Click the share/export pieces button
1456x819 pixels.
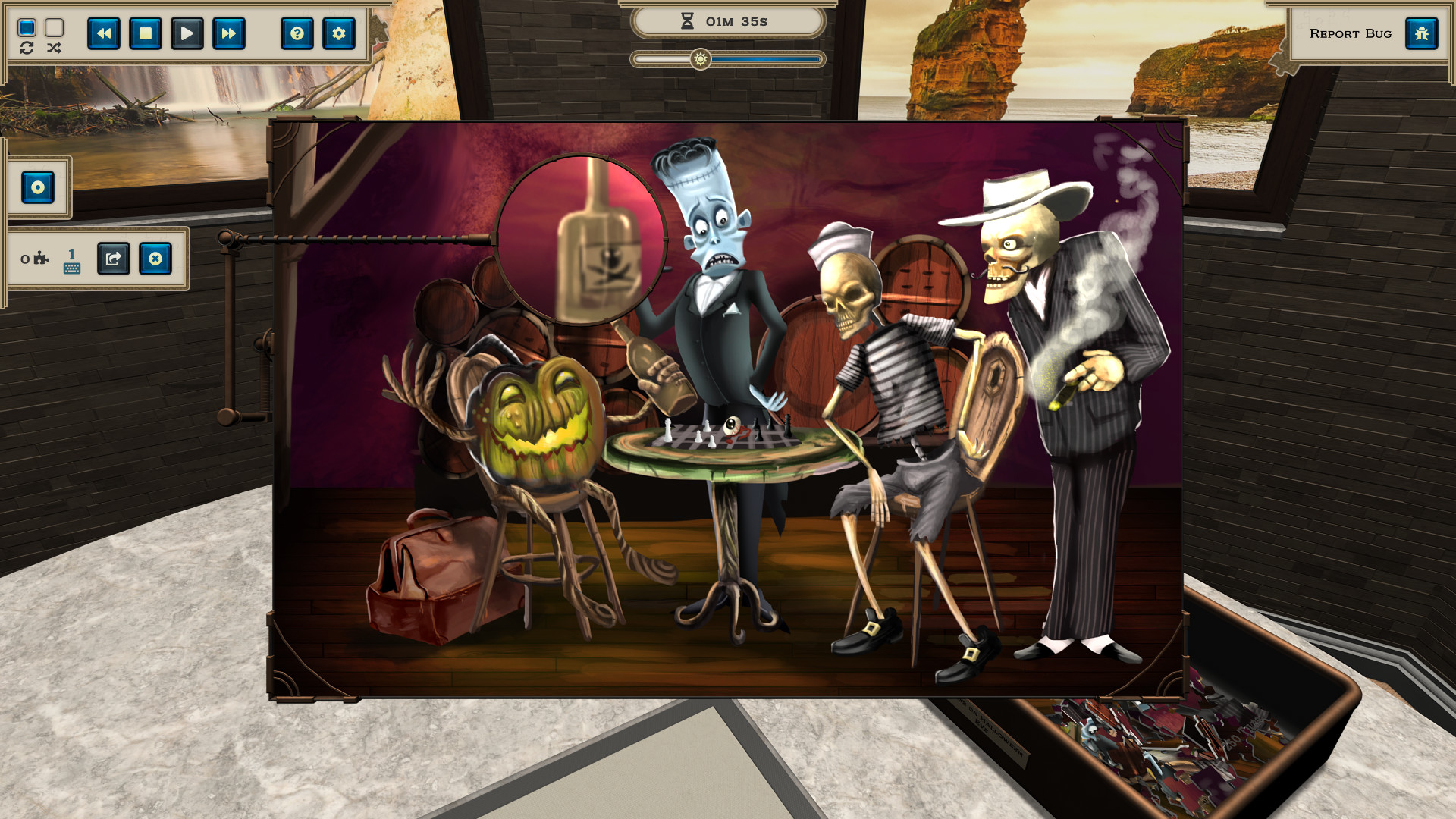(112, 259)
